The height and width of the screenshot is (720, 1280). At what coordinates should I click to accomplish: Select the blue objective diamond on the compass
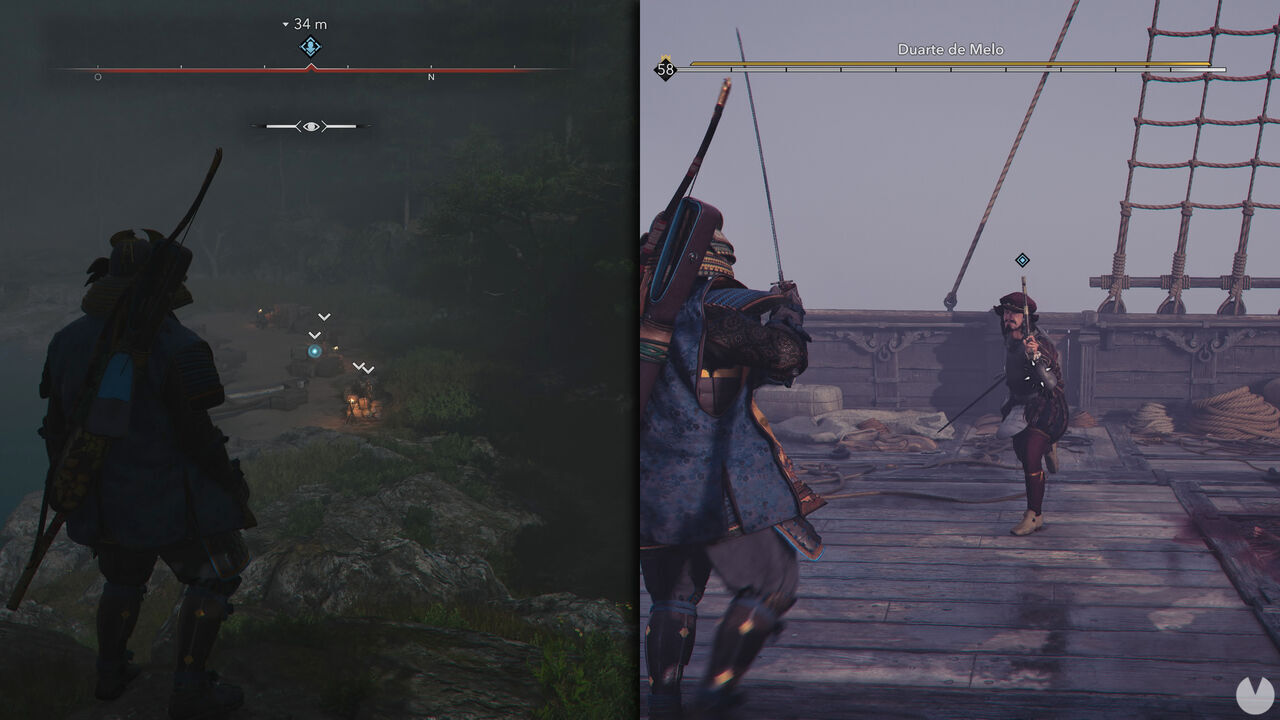pos(309,48)
